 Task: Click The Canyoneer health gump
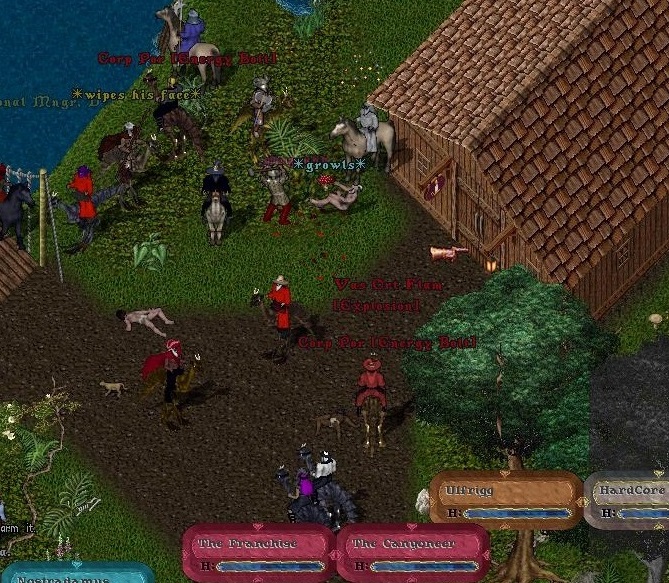[x=412, y=553]
